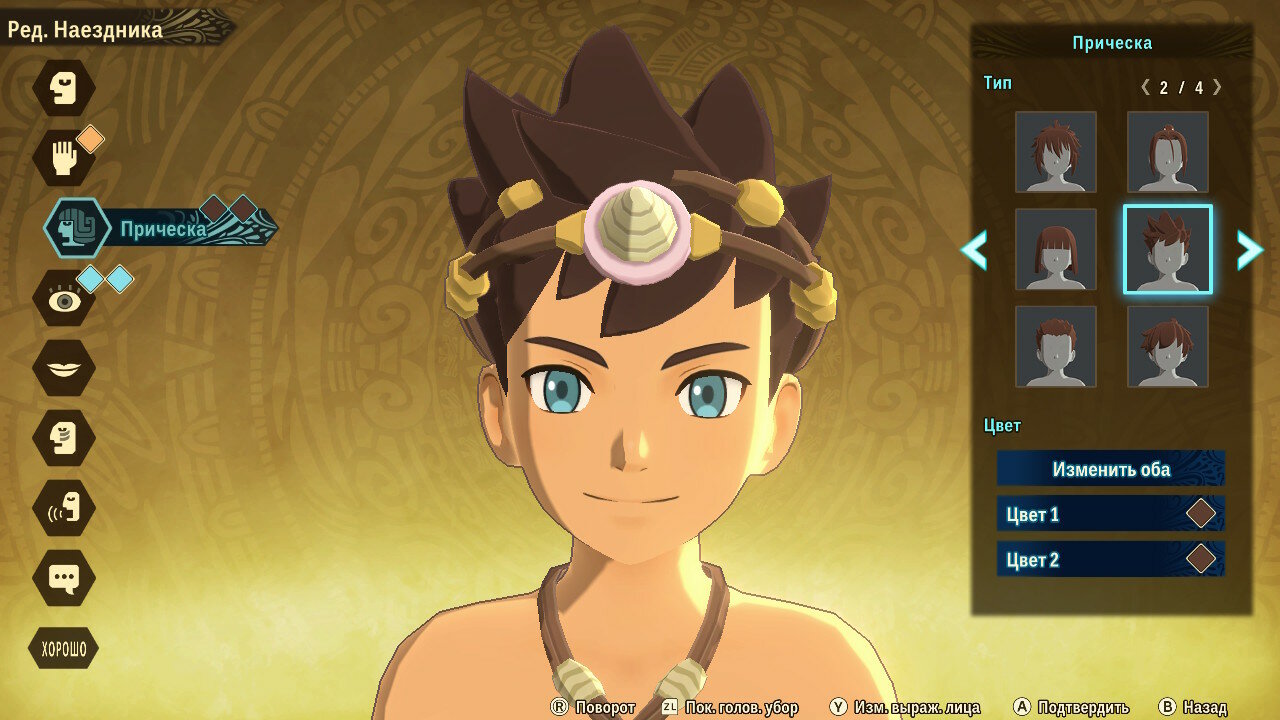Pick the top-knot ponytail hairstyle thumbnail
The image size is (1280, 720).
(x=1167, y=152)
